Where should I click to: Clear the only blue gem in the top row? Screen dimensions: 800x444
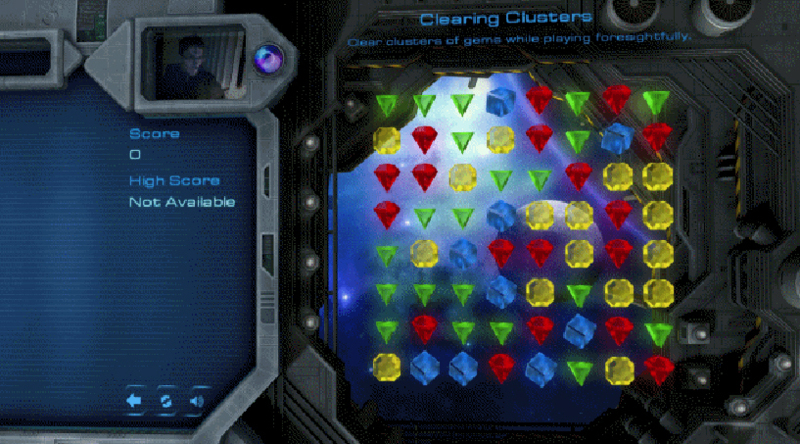(501, 101)
